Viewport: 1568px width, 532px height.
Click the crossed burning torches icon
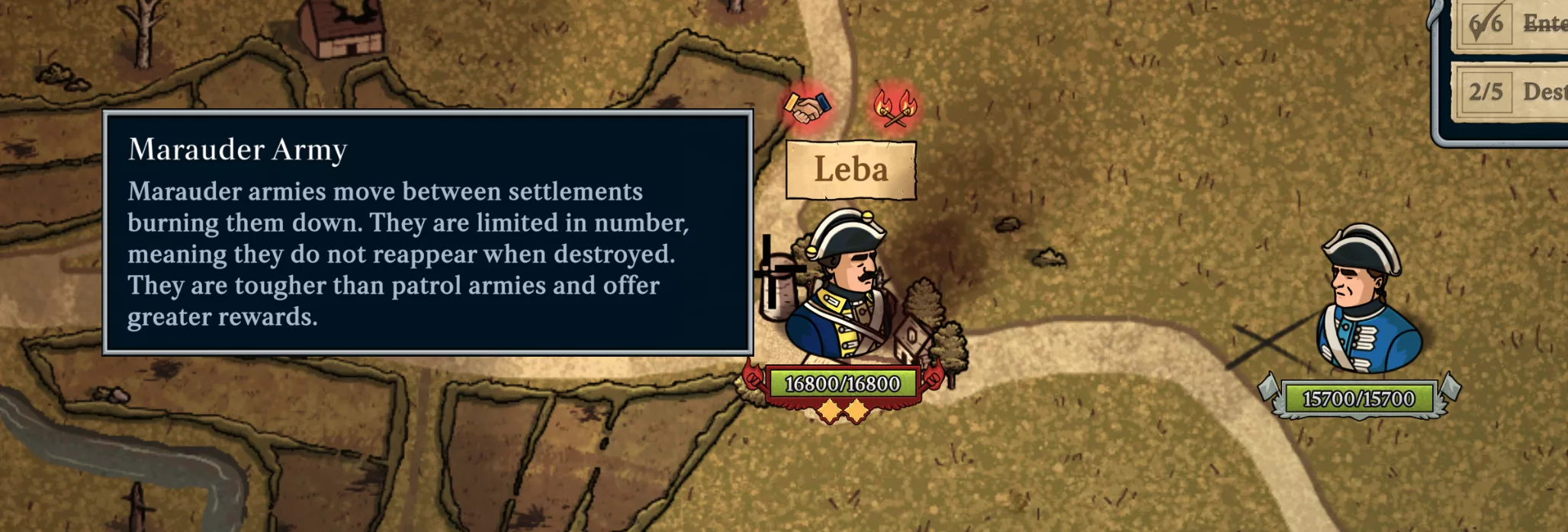895,107
